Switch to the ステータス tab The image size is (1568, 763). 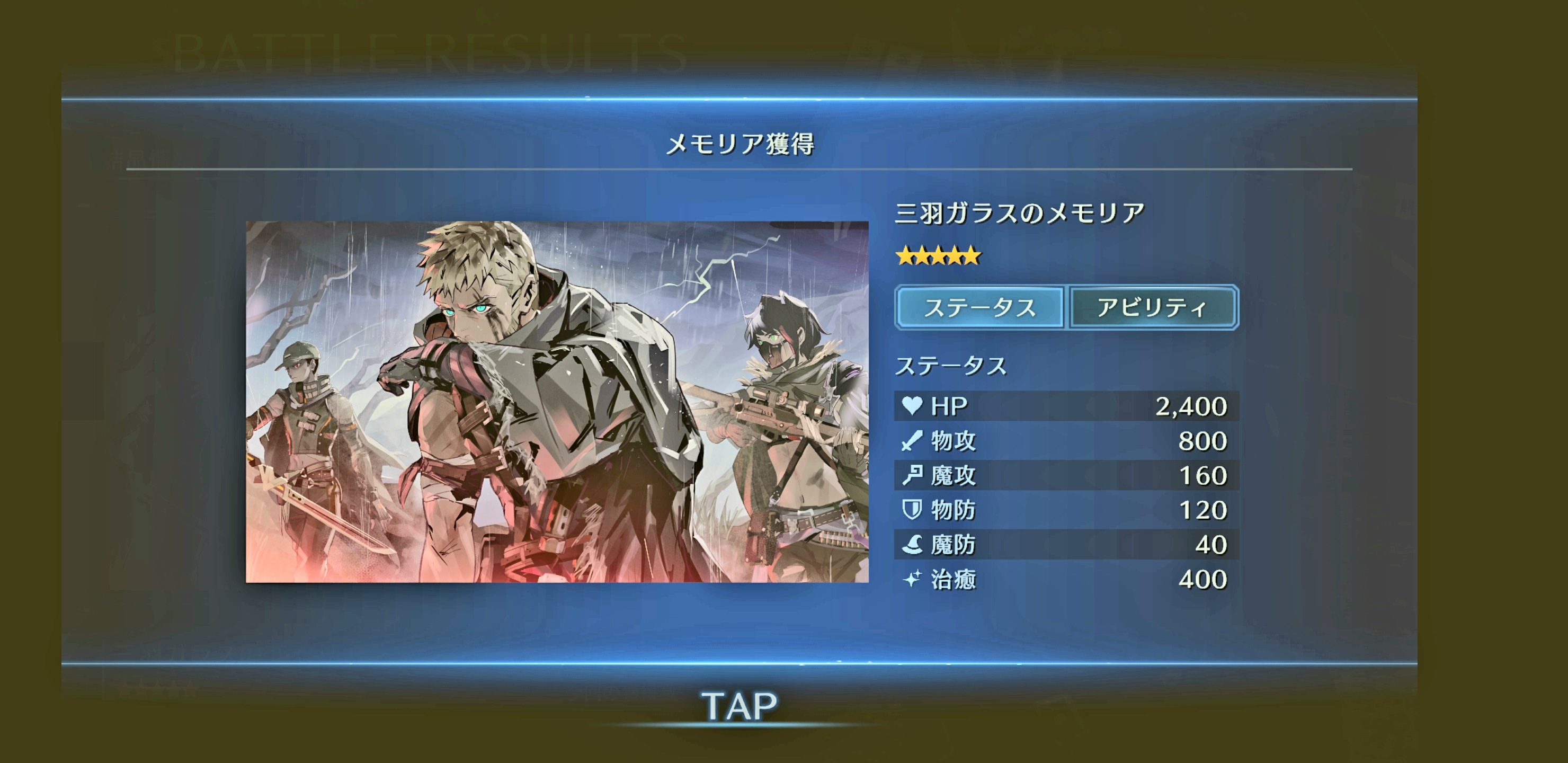pyautogui.click(x=979, y=307)
